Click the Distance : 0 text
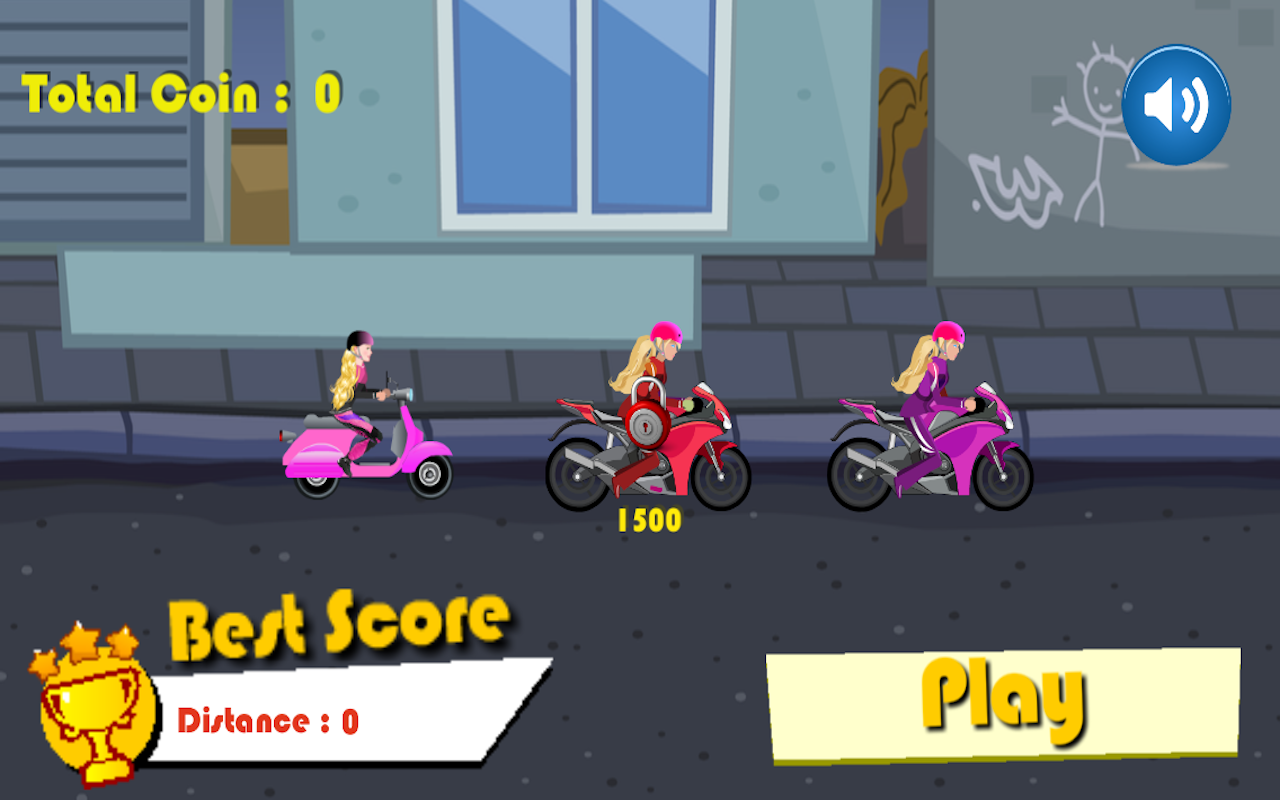This screenshot has width=1280, height=800. [x=270, y=719]
